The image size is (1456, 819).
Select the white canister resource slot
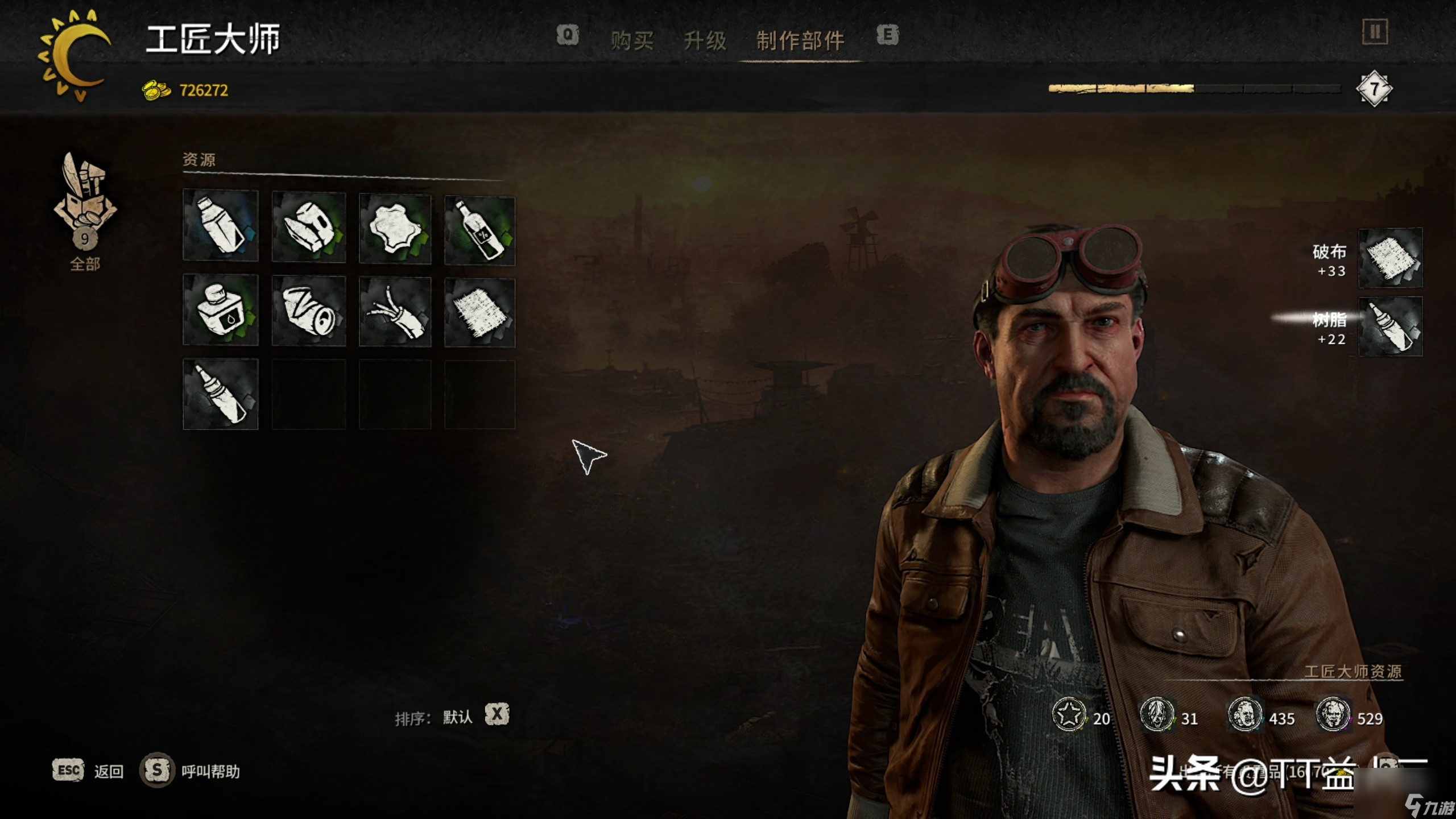(221, 226)
